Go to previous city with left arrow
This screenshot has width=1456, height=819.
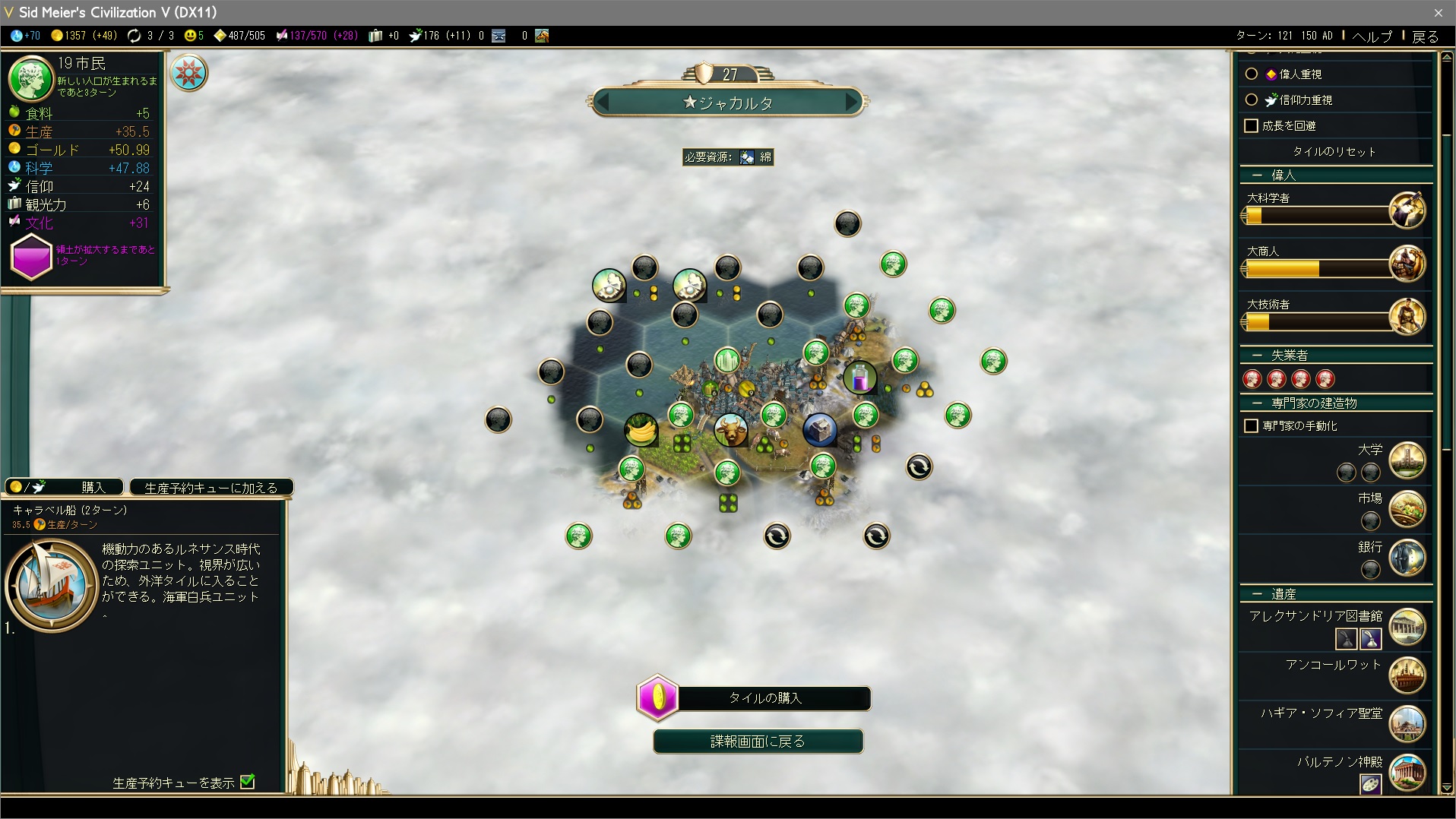[x=603, y=102]
